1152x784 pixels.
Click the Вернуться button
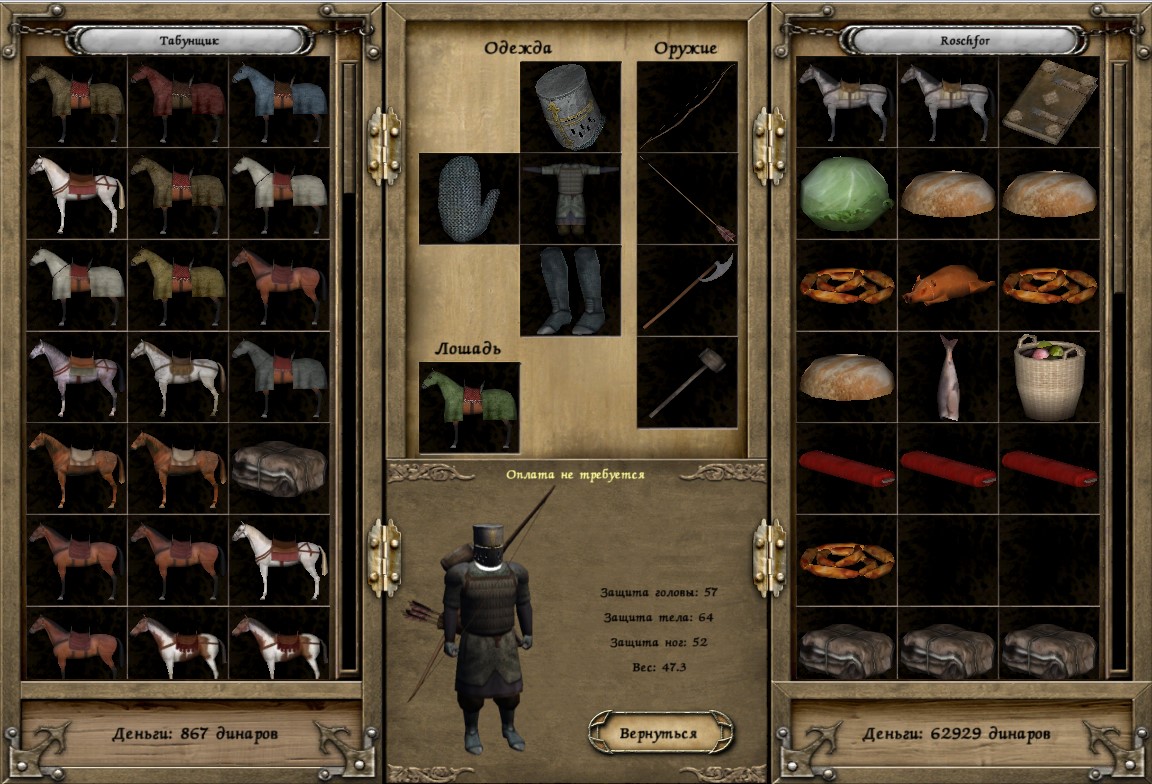click(x=659, y=733)
